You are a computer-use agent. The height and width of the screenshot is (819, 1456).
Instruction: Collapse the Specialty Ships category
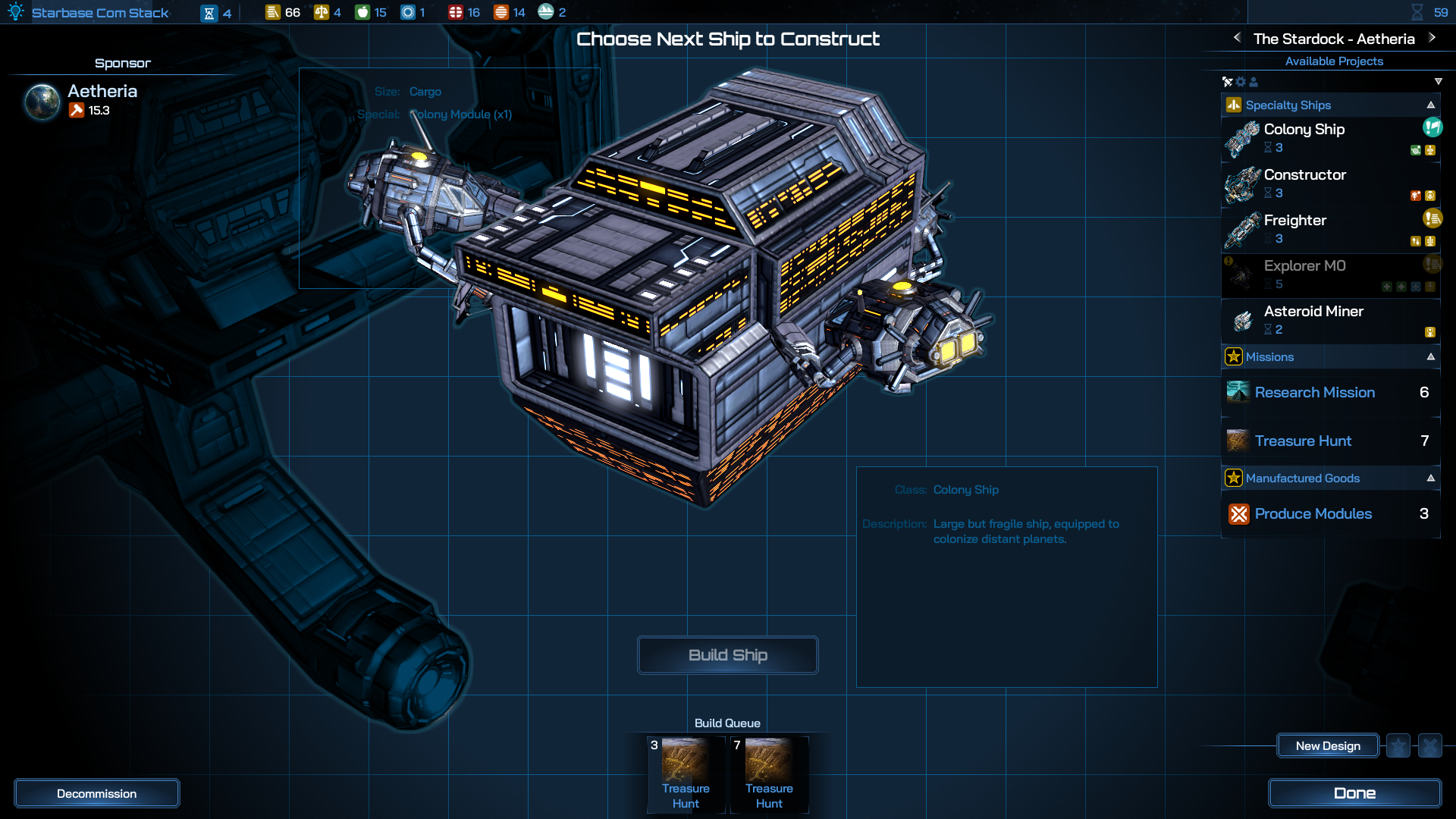point(1431,105)
